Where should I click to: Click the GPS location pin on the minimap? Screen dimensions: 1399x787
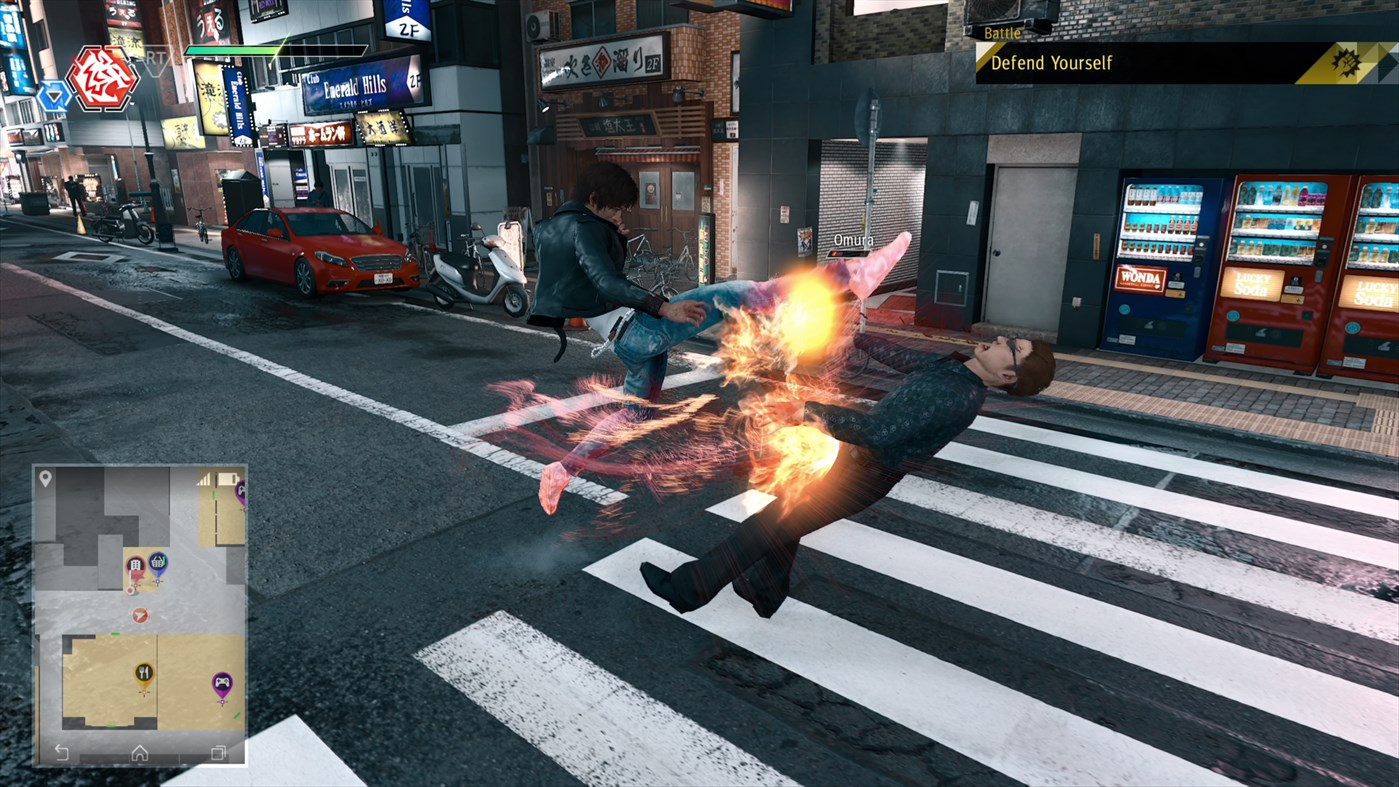click(45, 478)
